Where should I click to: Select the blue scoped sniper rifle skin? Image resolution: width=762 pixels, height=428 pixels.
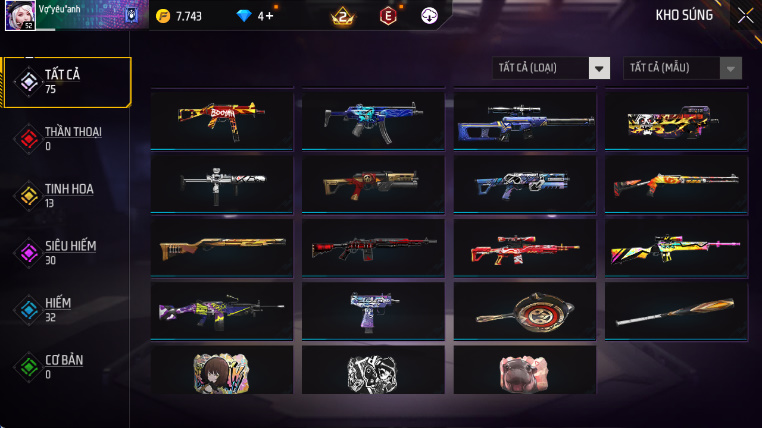pos(525,120)
